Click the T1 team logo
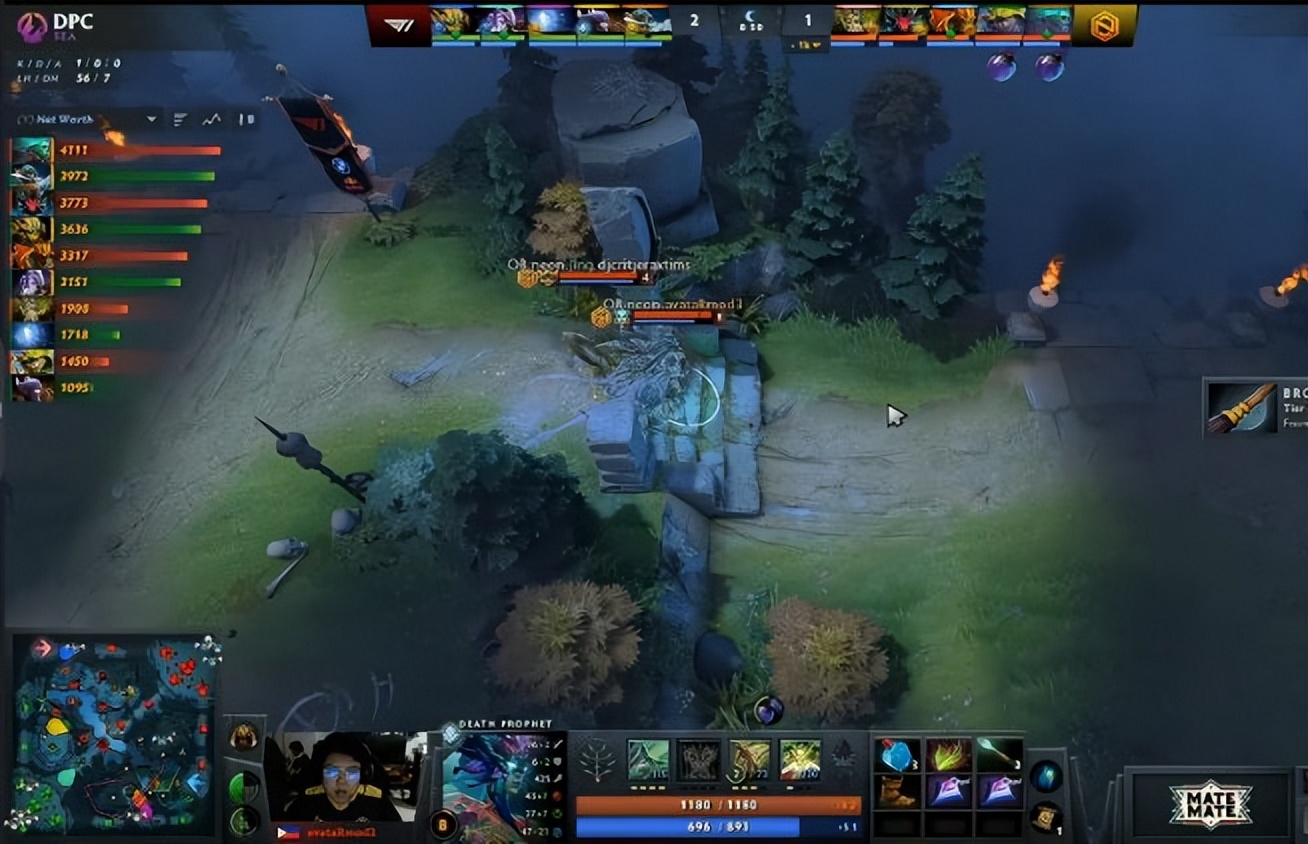 click(x=396, y=25)
